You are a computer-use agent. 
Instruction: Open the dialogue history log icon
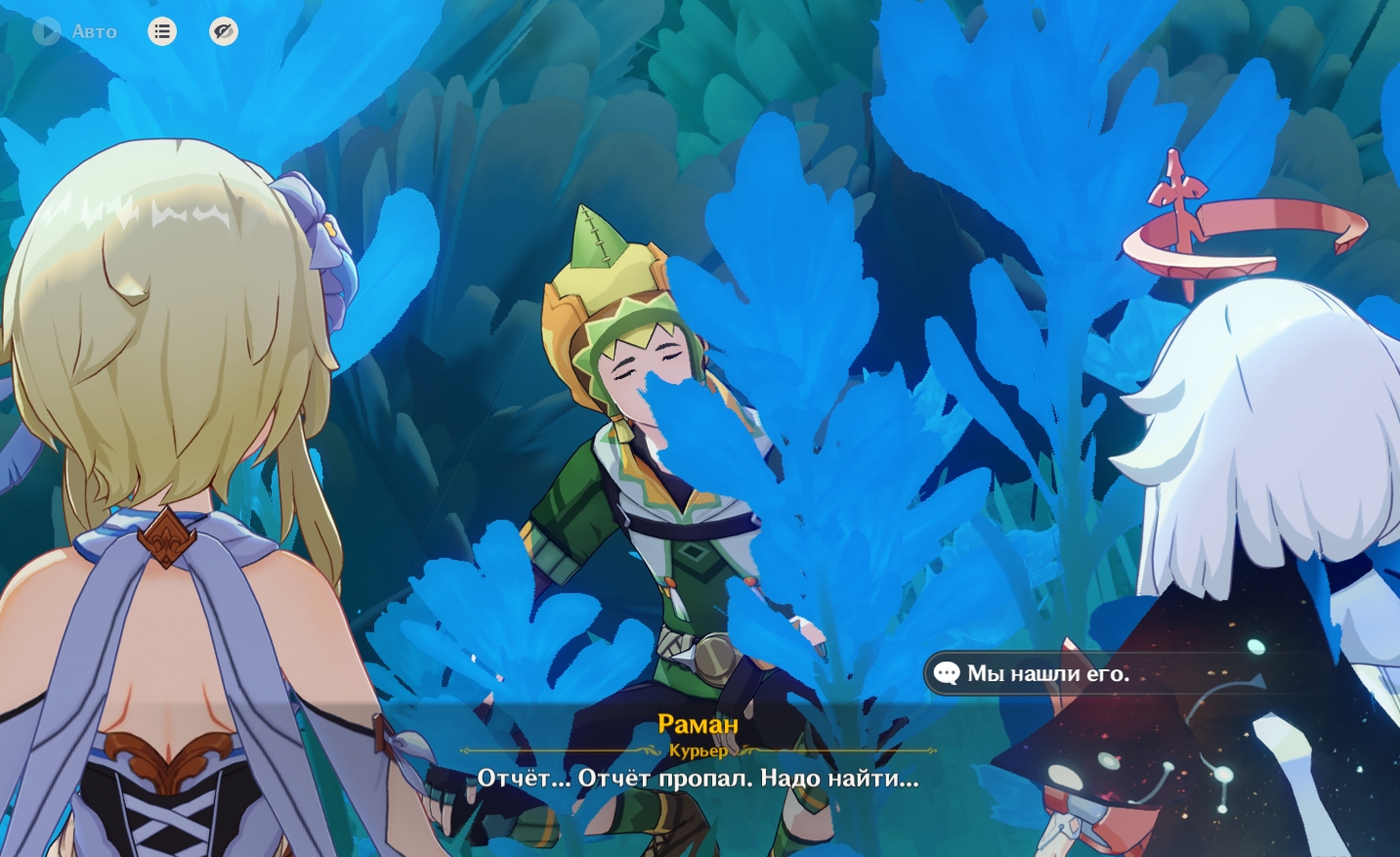pos(162,31)
